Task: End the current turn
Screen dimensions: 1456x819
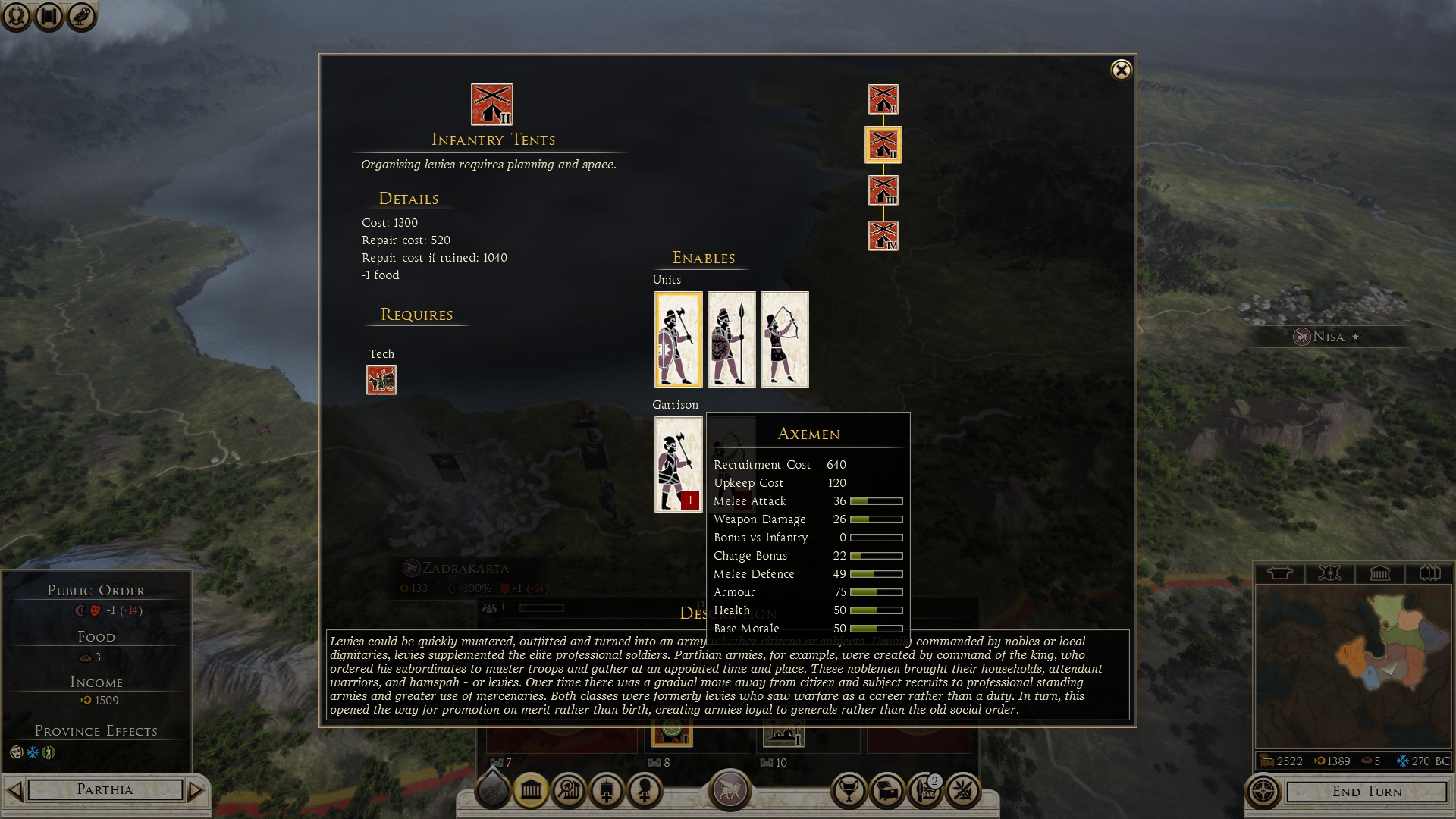Action: click(1367, 792)
